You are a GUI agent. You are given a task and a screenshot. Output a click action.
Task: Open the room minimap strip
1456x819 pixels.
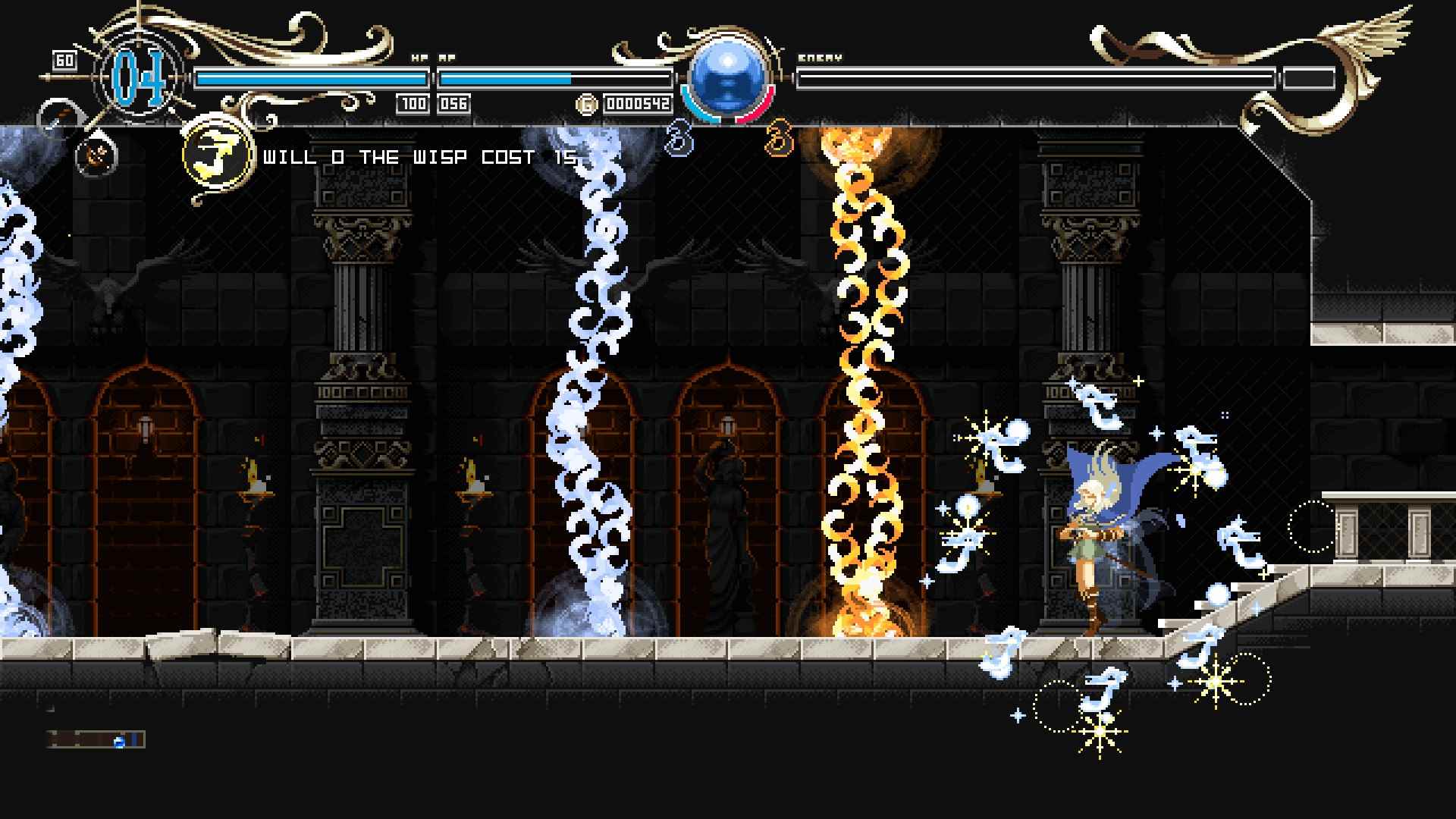click(x=96, y=739)
